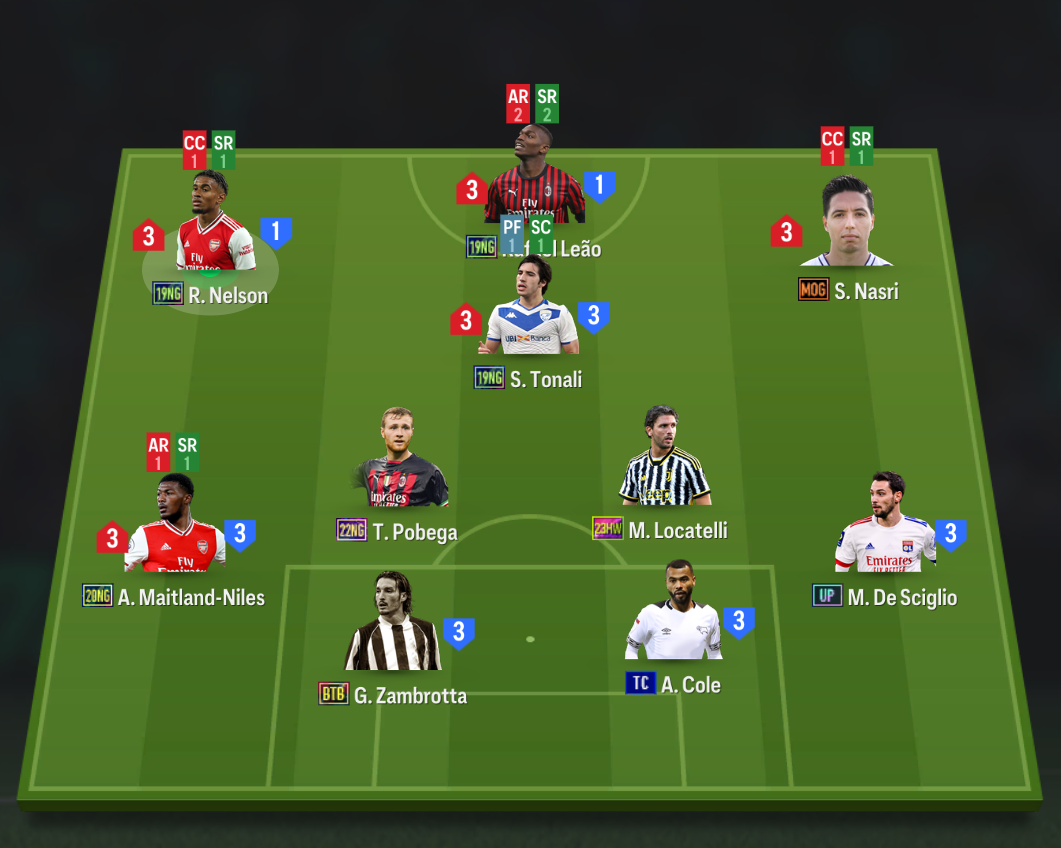Pick S. Tonali in attacking midfield
Image resolution: width=1061 pixels, height=848 pixels.
pyautogui.click(x=531, y=312)
